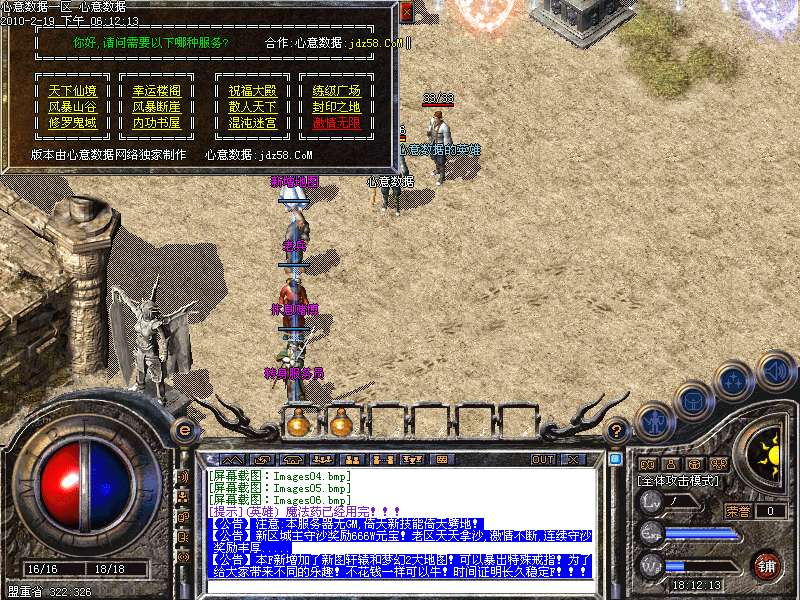Open the round 铺 shop button
Screen dimensions: 800x600
click(767, 565)
